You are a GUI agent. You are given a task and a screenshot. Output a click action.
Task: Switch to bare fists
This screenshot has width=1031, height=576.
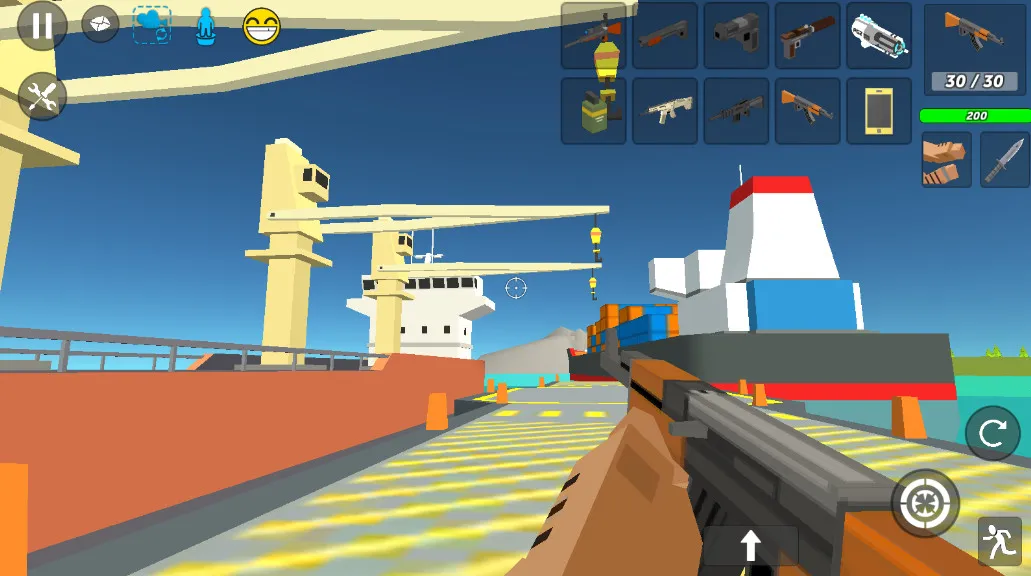(946, 160)
